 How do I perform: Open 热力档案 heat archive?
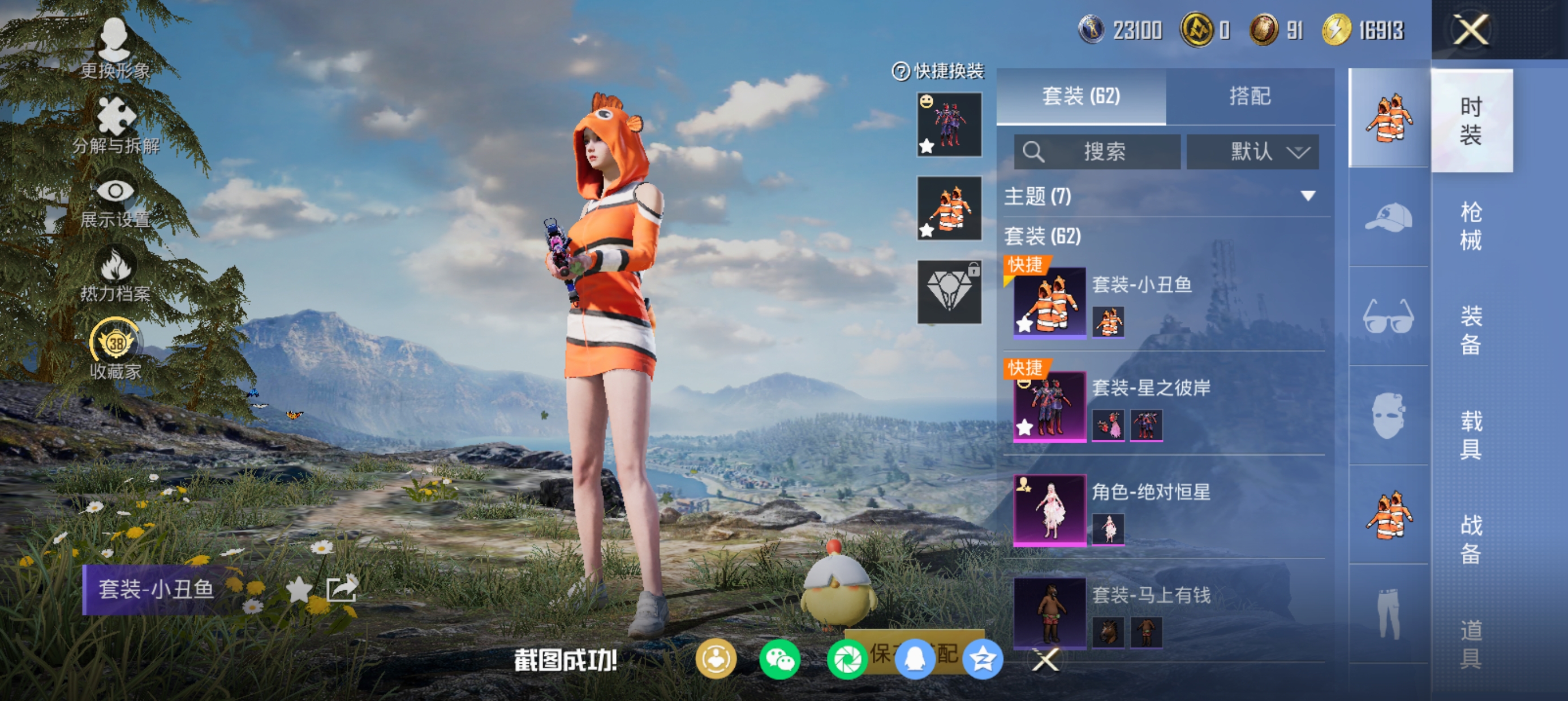click(x=115, y=274)
